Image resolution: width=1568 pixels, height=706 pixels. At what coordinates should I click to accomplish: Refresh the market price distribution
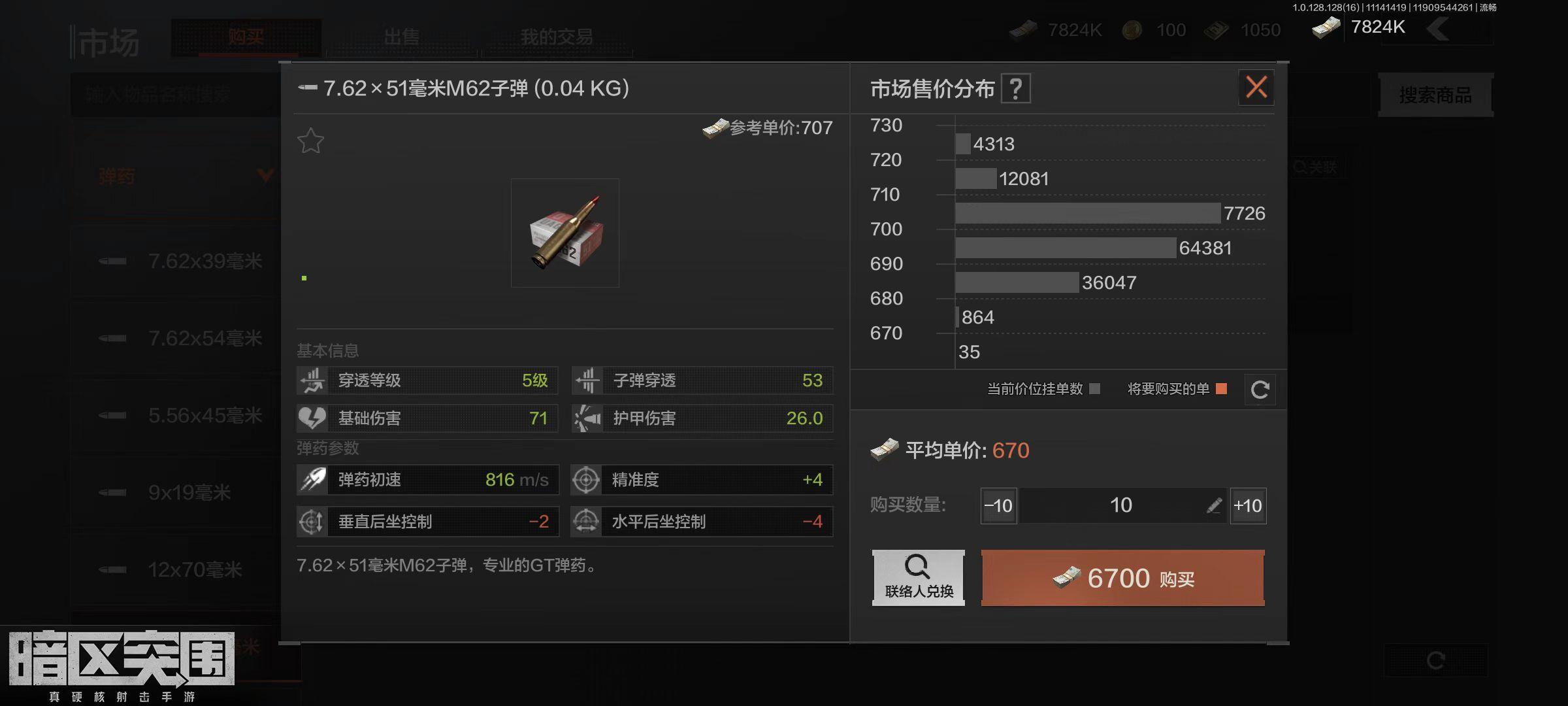[x=1260, y=390]
